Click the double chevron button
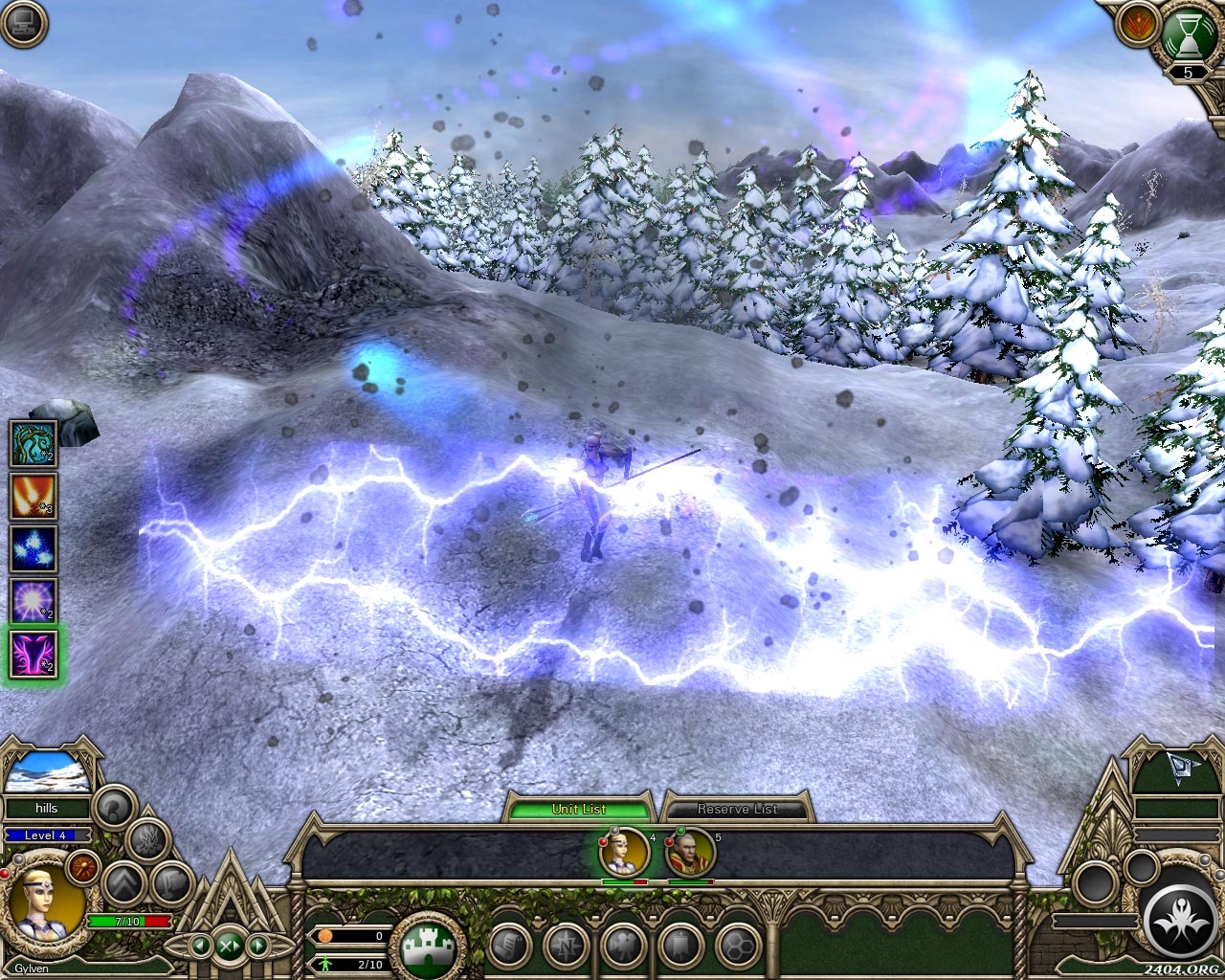1225x980 pixels. pos(123,882)
